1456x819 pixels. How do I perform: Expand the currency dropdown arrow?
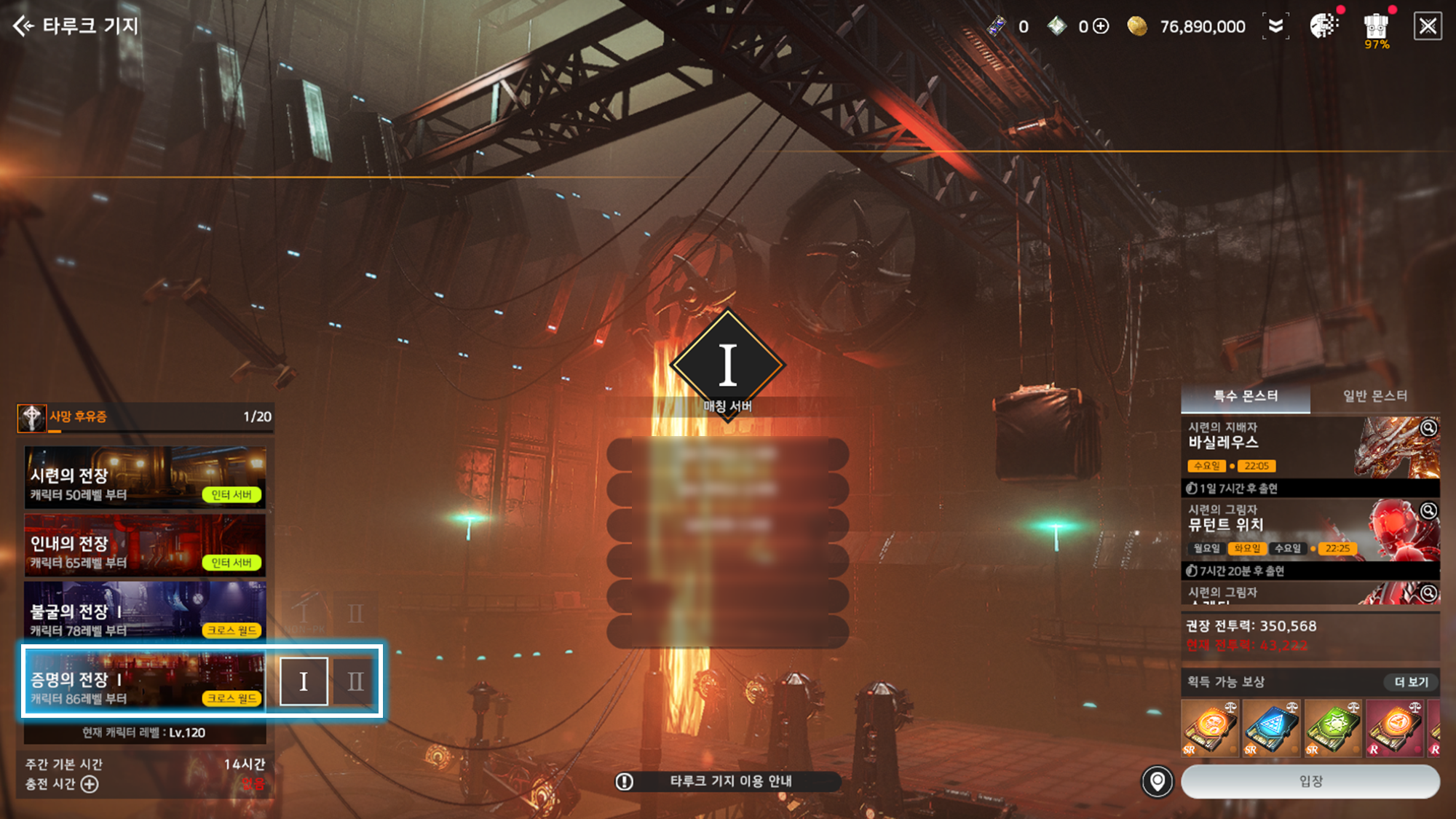click(x=1275, y=27)
